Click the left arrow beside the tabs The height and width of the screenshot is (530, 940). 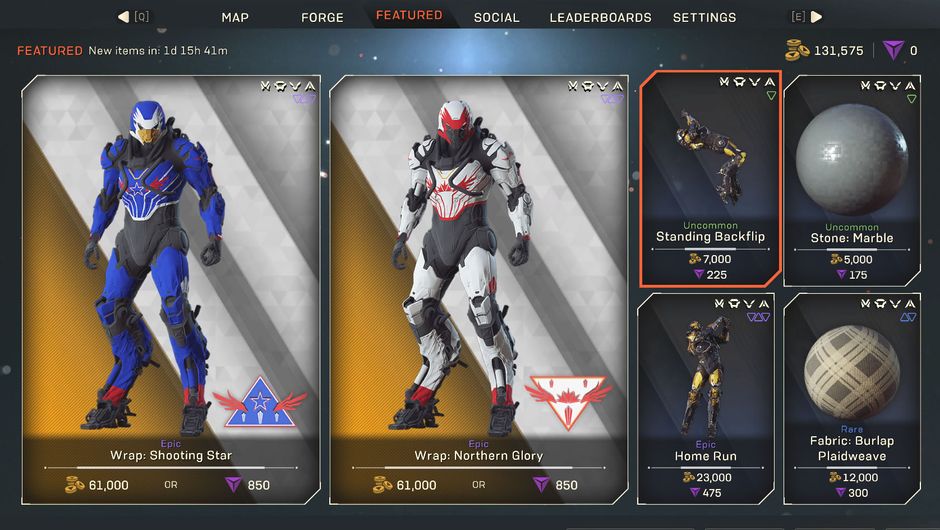124,17
